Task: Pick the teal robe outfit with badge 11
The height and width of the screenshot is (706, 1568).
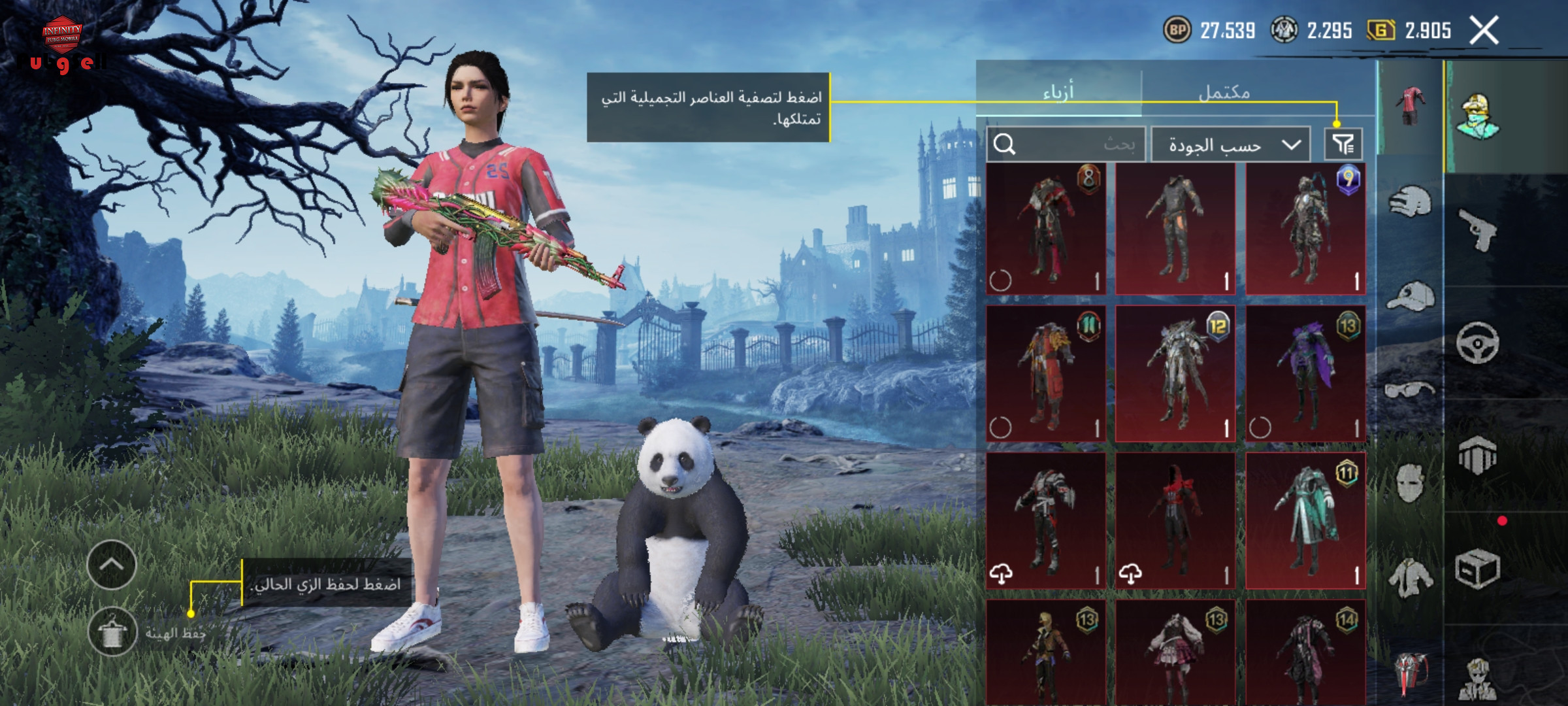Action: click(x=1305, y=520)
